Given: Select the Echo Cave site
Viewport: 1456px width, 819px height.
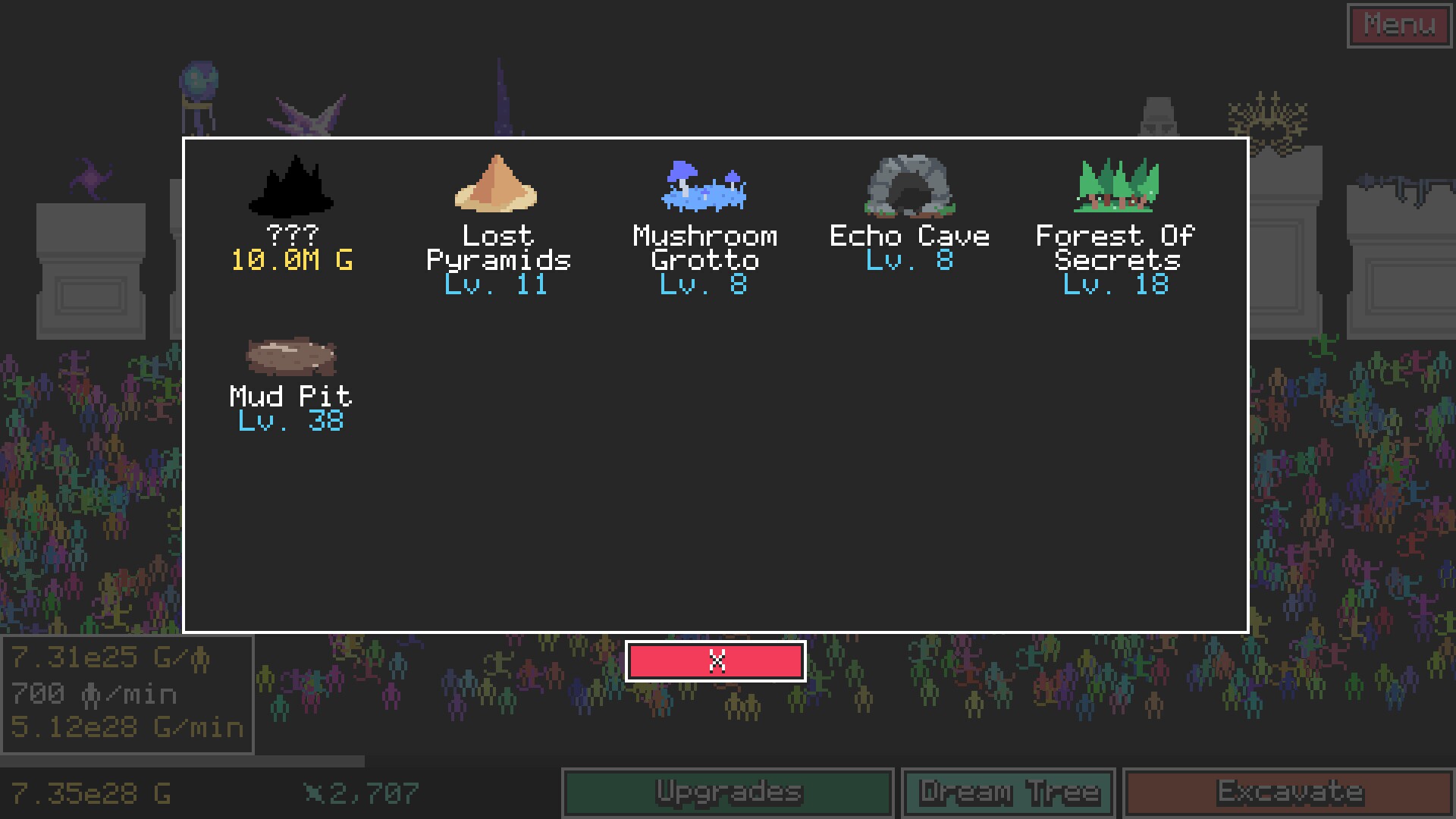Looking at the screenshot, I should coord(910,212).
